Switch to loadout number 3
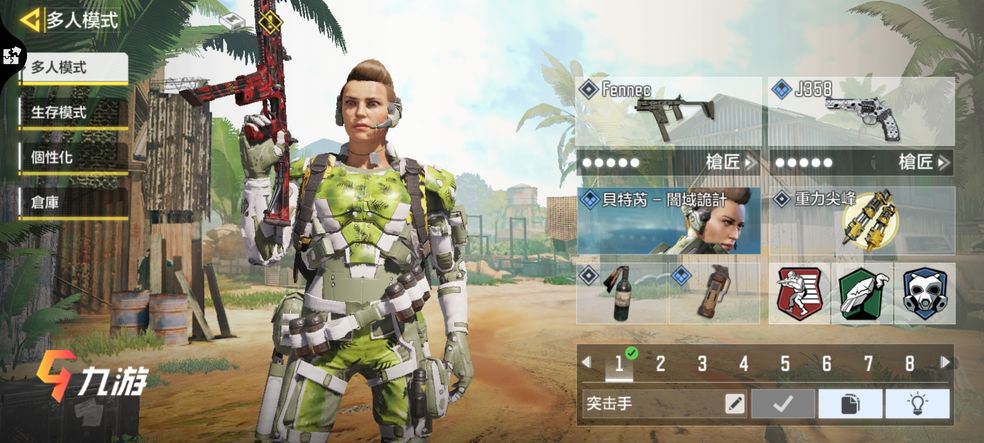 [702, 364]
